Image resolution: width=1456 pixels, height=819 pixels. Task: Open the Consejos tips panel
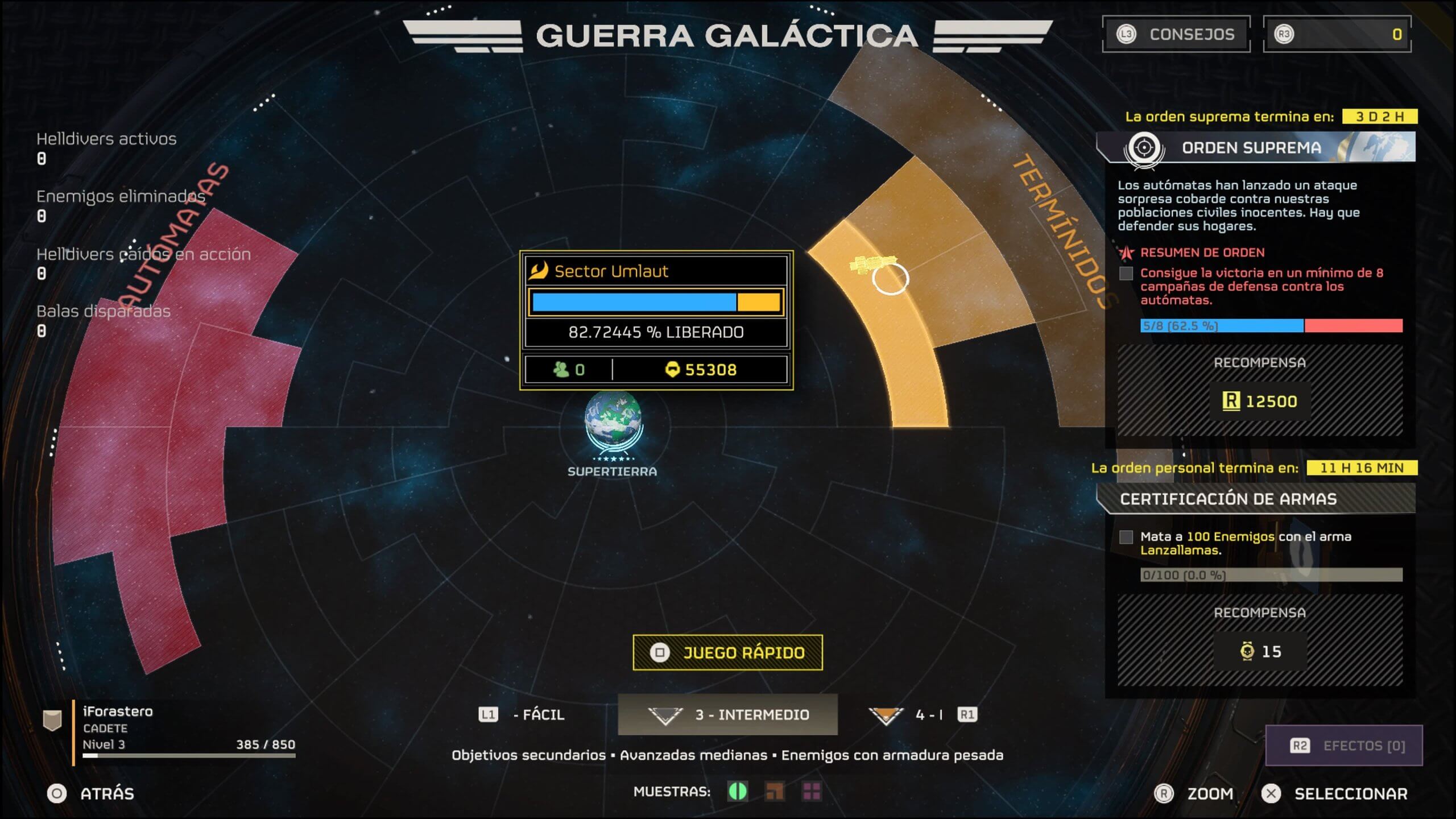[1176, 35]
